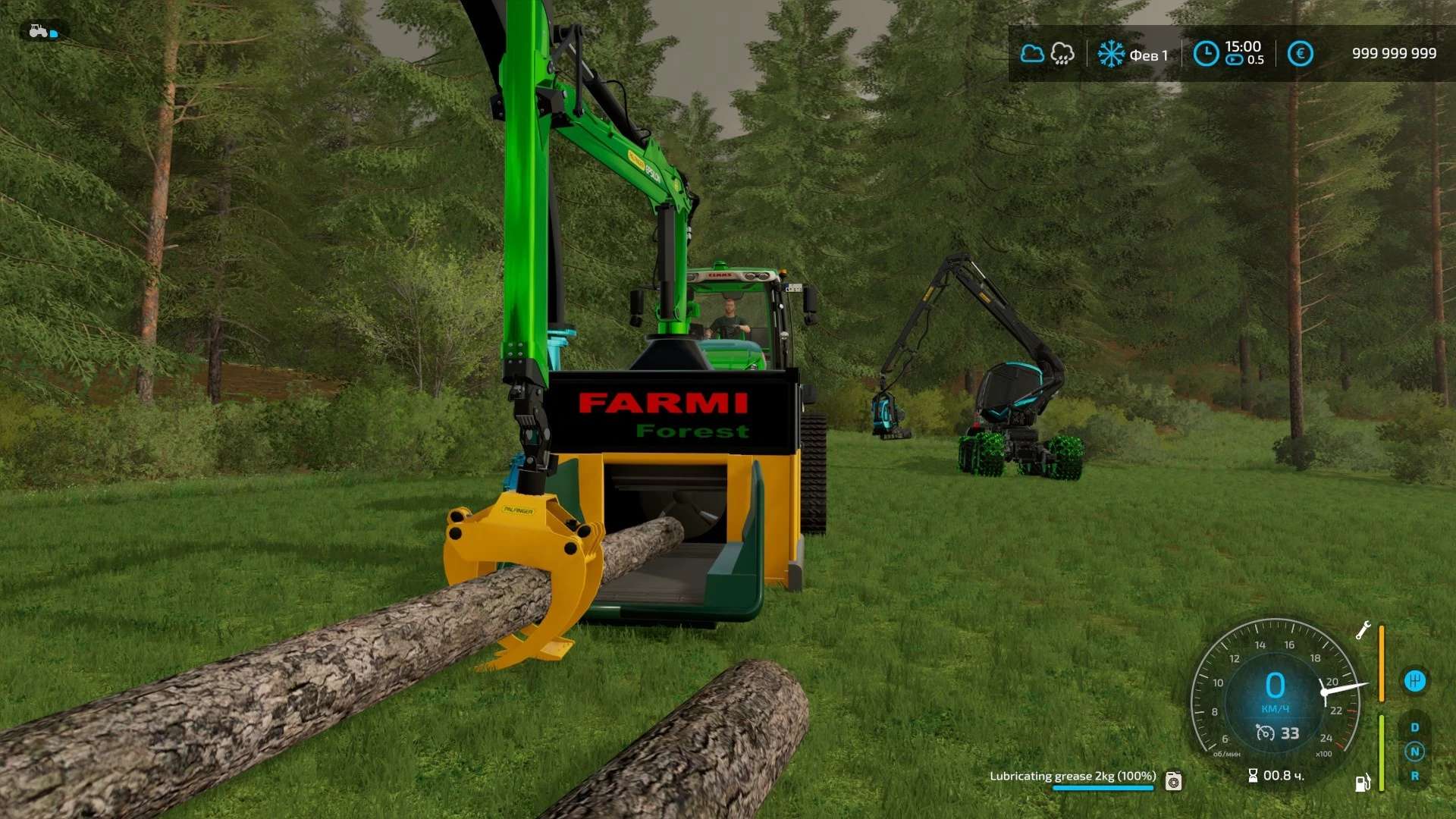This screenshot has height=819, width=1456.
Task: Click the winter snowflake season icon
Action: click(x=1112, y=54)
